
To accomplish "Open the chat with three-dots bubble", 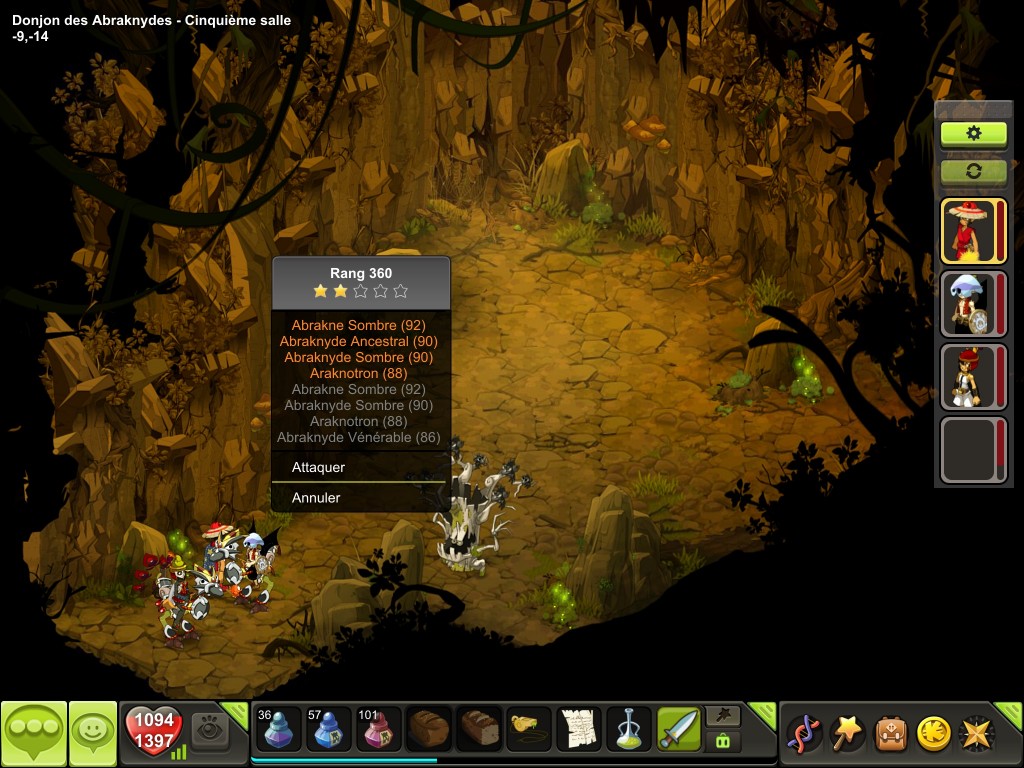I will click(x=33, y=734).
